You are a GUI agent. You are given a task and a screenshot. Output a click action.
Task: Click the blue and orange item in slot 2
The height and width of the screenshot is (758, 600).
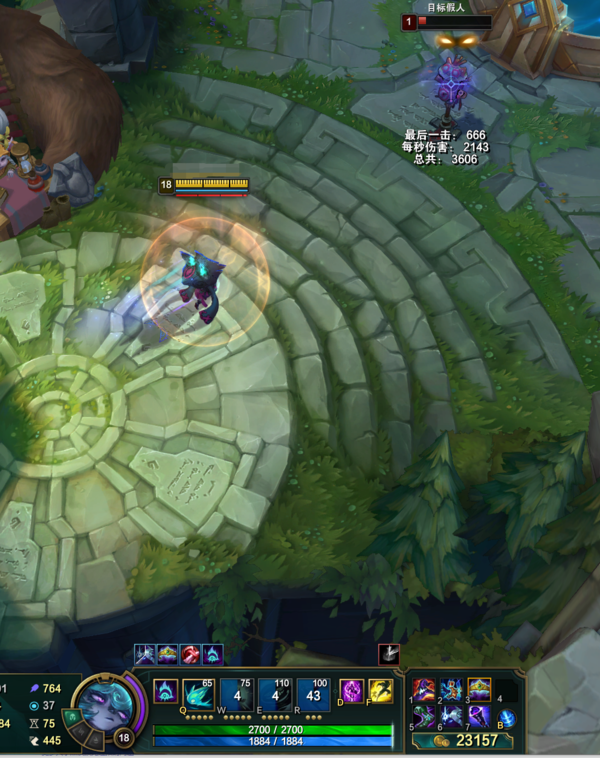coord(451,690)
